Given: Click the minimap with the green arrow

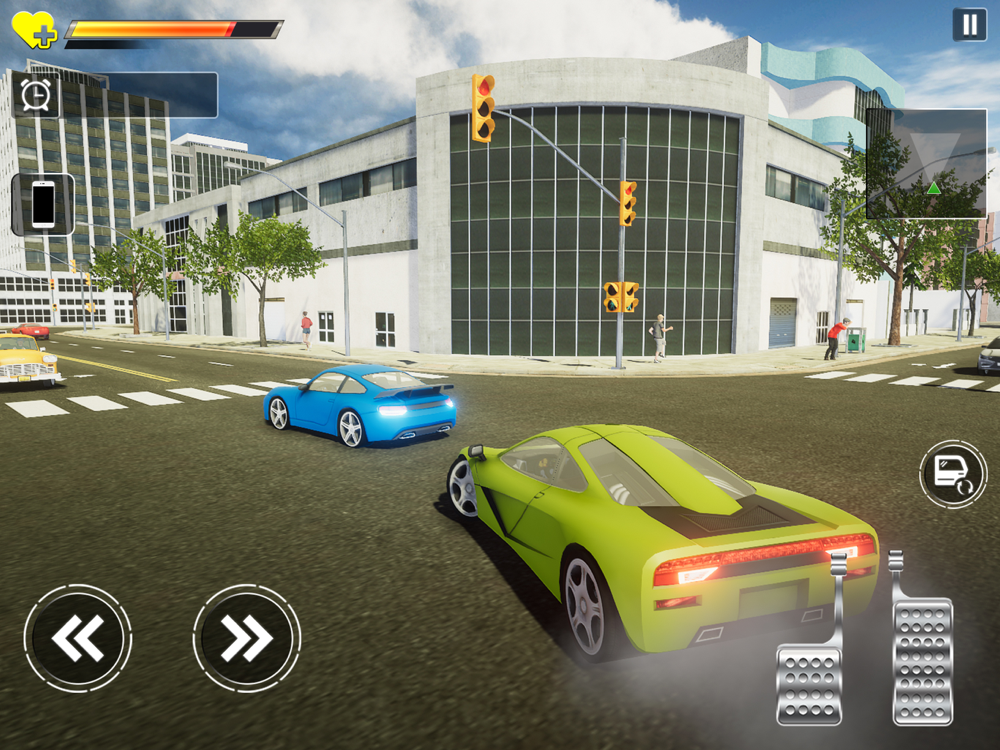Looking at the screenshot, I should (x=926, y=164).
